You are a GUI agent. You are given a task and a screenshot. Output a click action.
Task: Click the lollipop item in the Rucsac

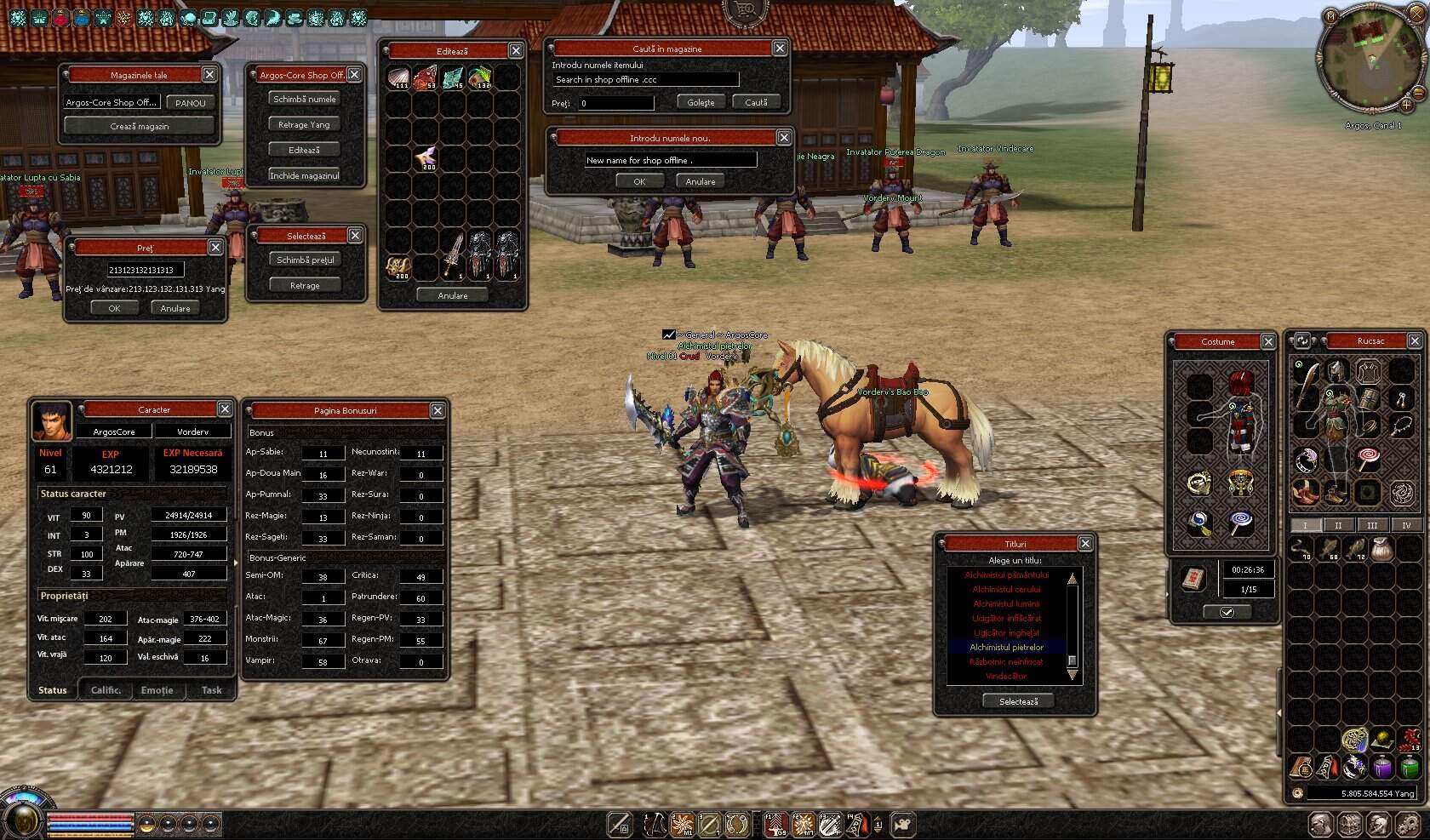point(1367,457)
